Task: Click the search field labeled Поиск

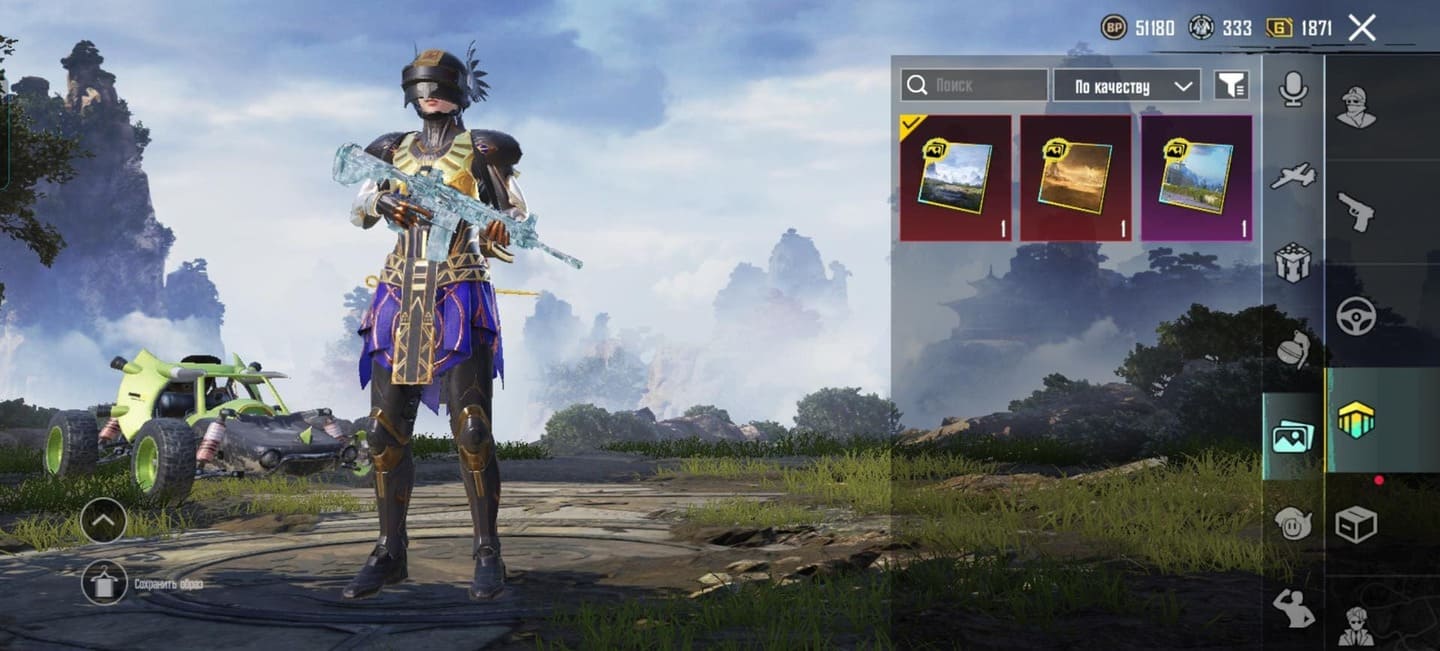Action: 974,86
